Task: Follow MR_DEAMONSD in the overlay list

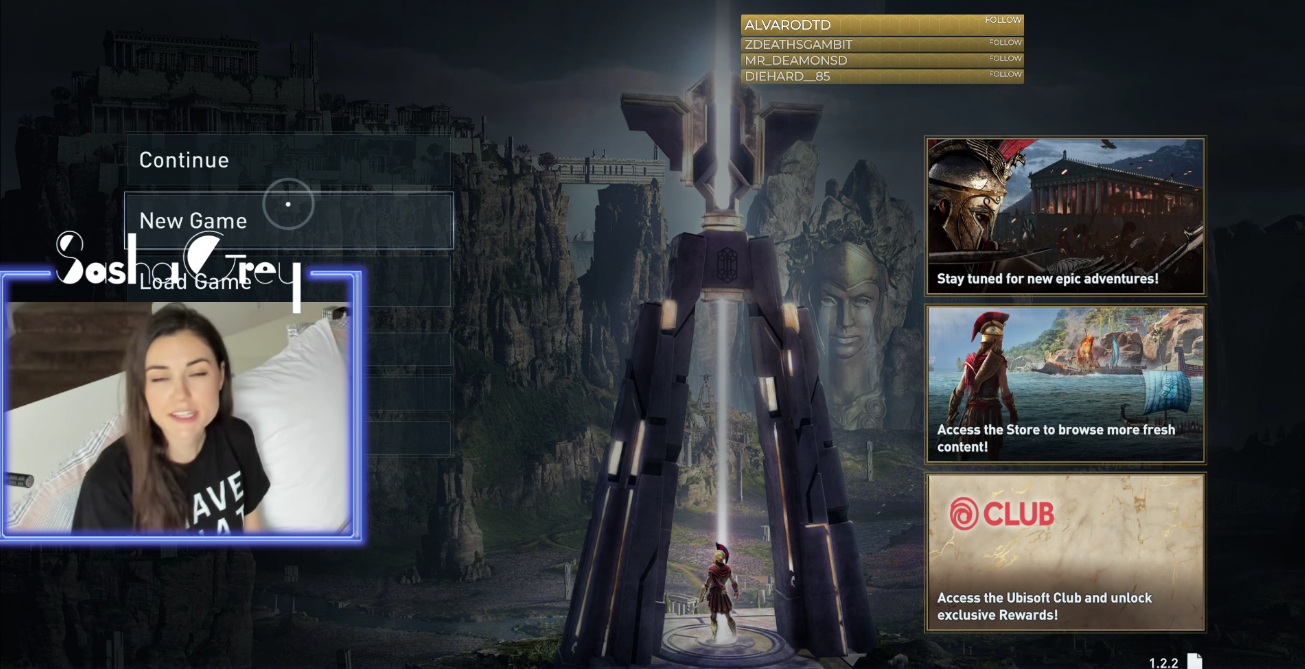Action: [x=1005, y=59]
